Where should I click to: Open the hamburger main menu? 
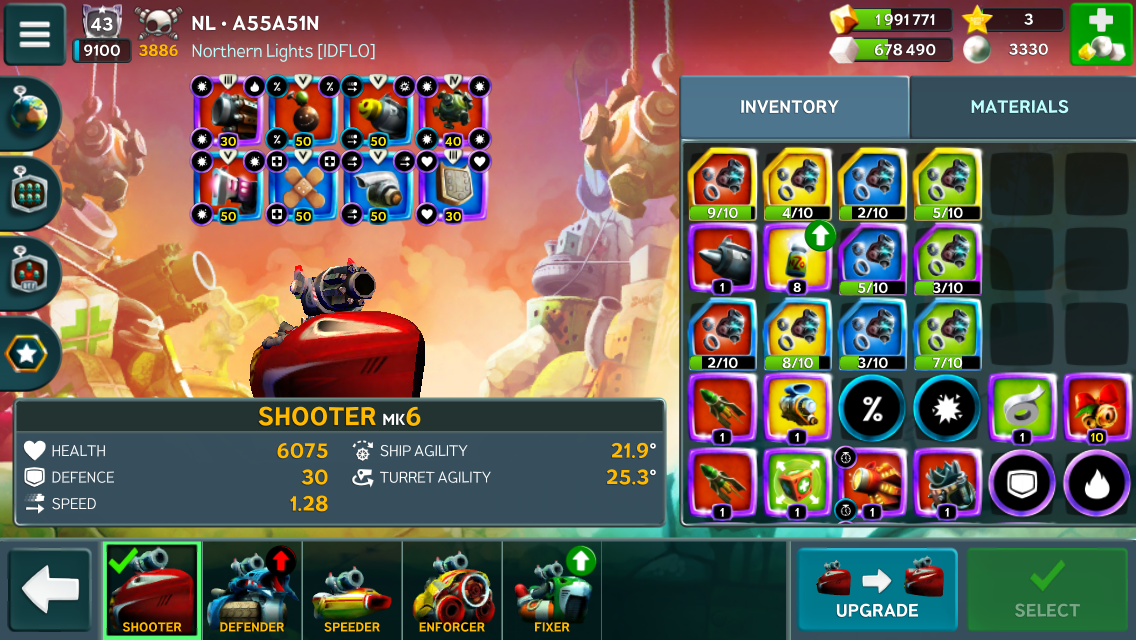pos(34,34)
